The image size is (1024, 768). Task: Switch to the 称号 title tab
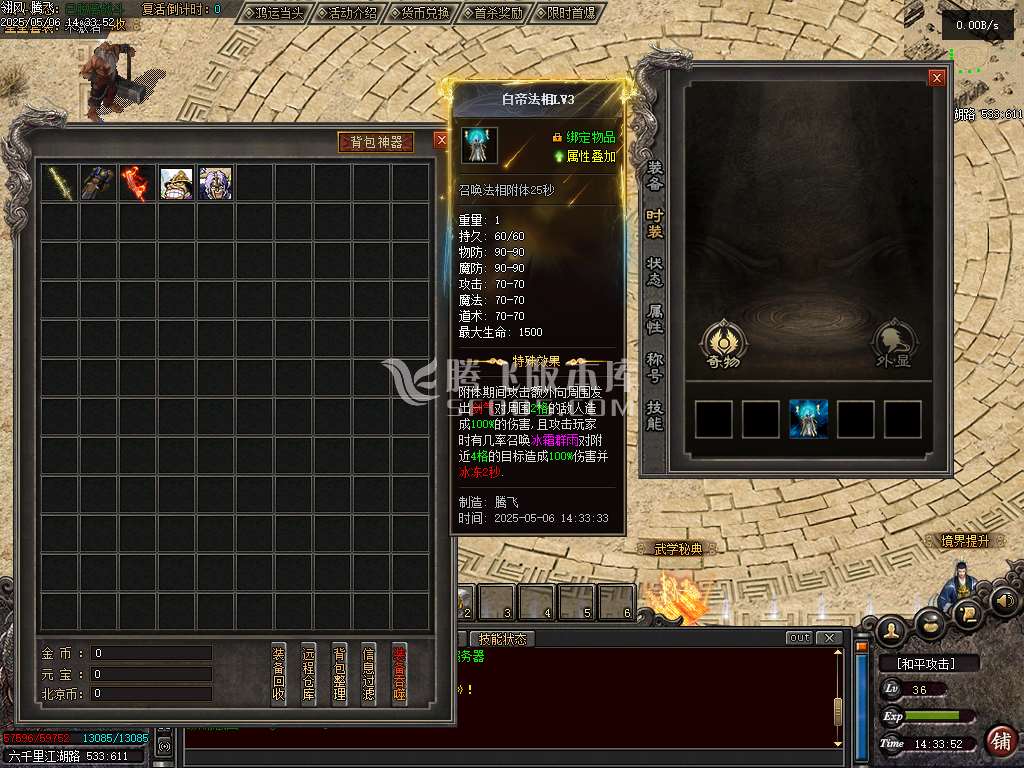click(x=655, y=366)
